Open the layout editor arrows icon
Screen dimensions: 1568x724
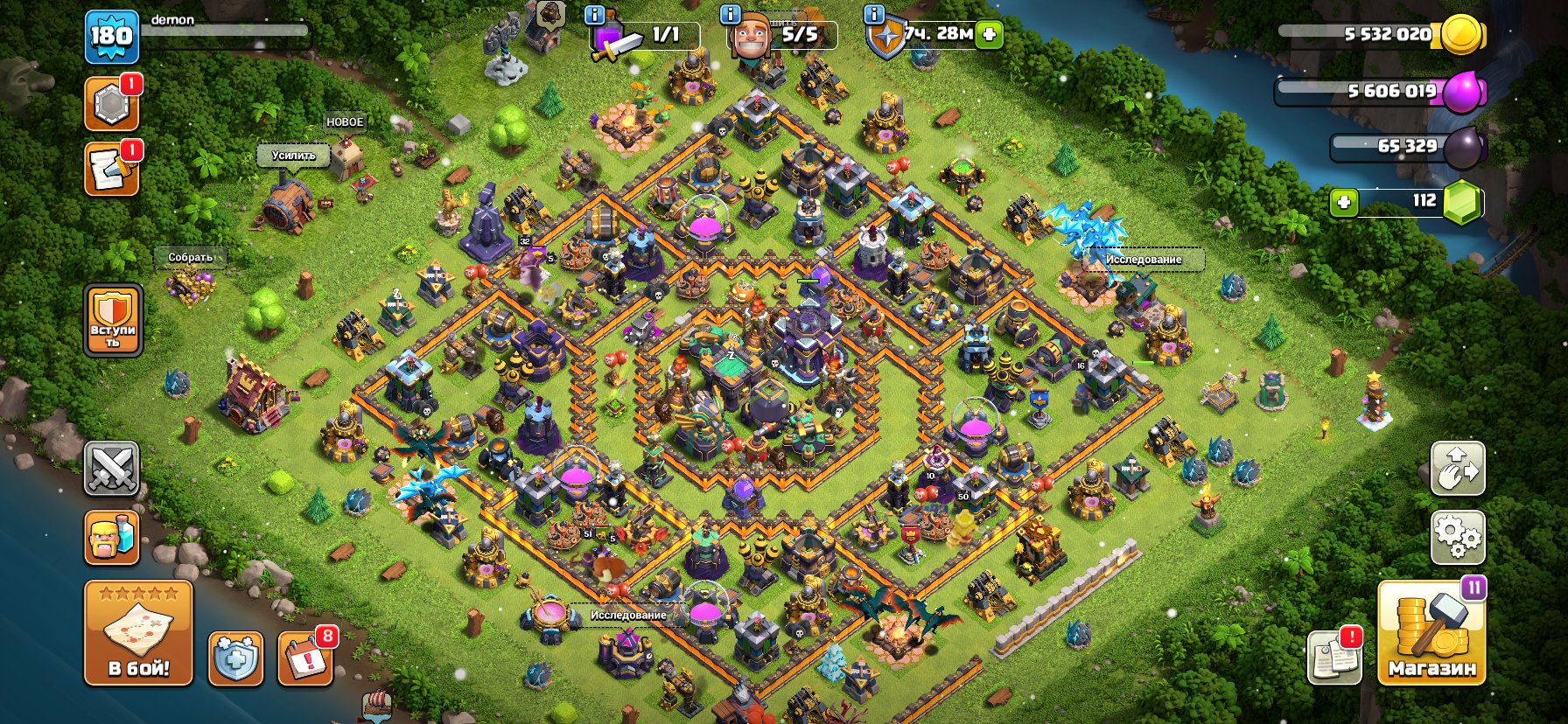(x=1458, y=468)
